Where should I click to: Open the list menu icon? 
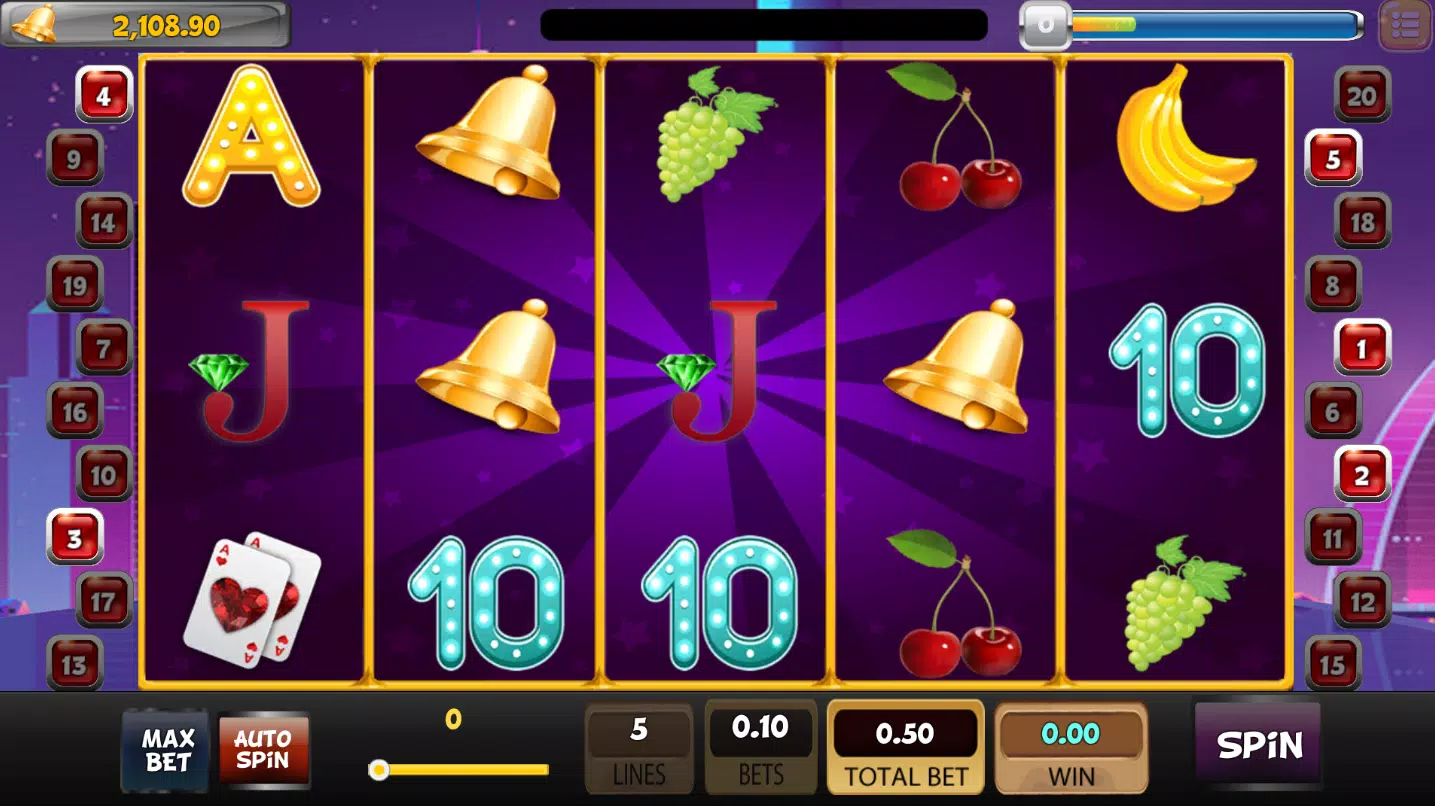point(1405,26)
